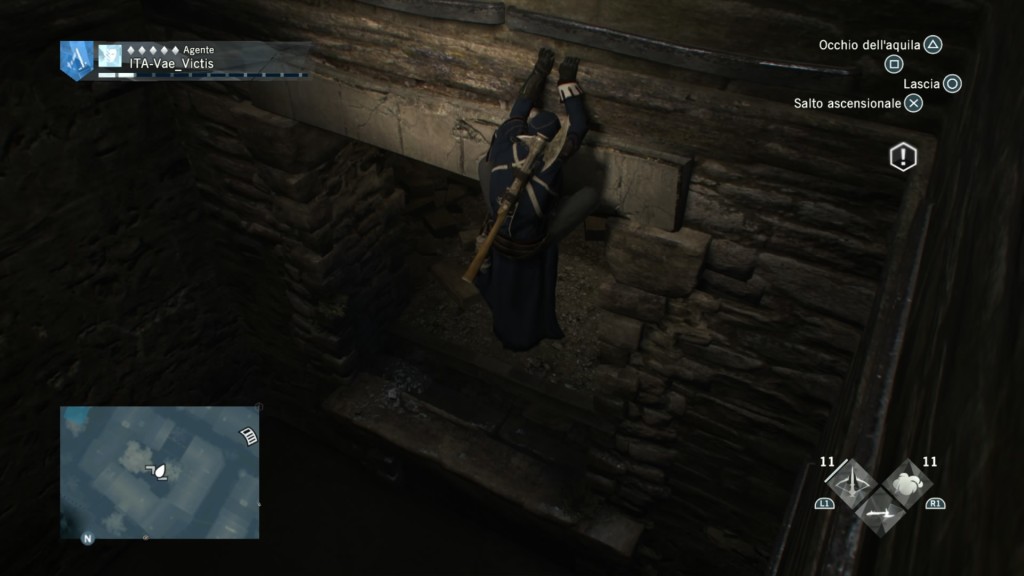The height and width of the screenshot is (576, 1024).
Task: Click the document marker on the minimap
Action: pos(249,433)
